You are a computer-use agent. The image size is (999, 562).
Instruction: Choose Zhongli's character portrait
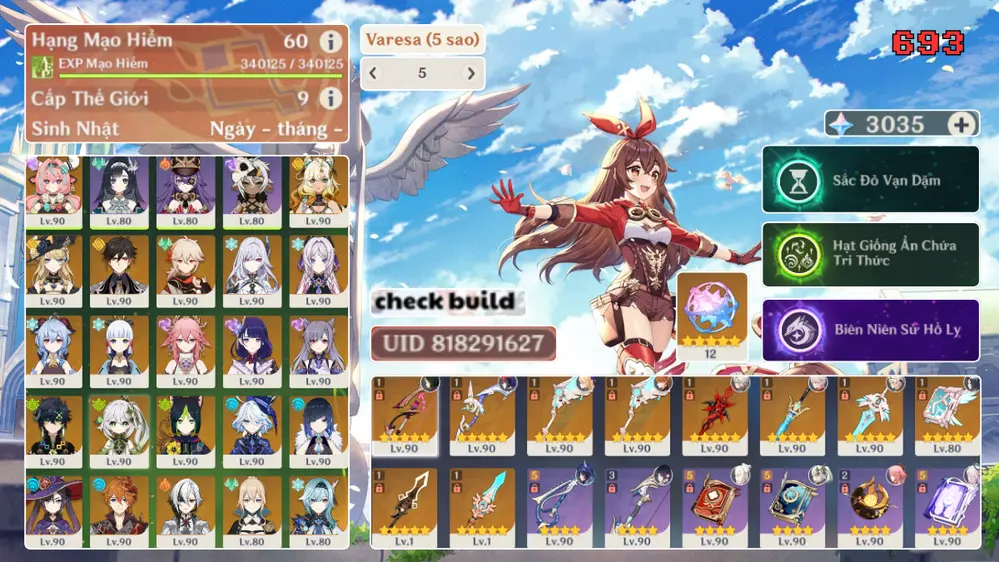(119, 265)
